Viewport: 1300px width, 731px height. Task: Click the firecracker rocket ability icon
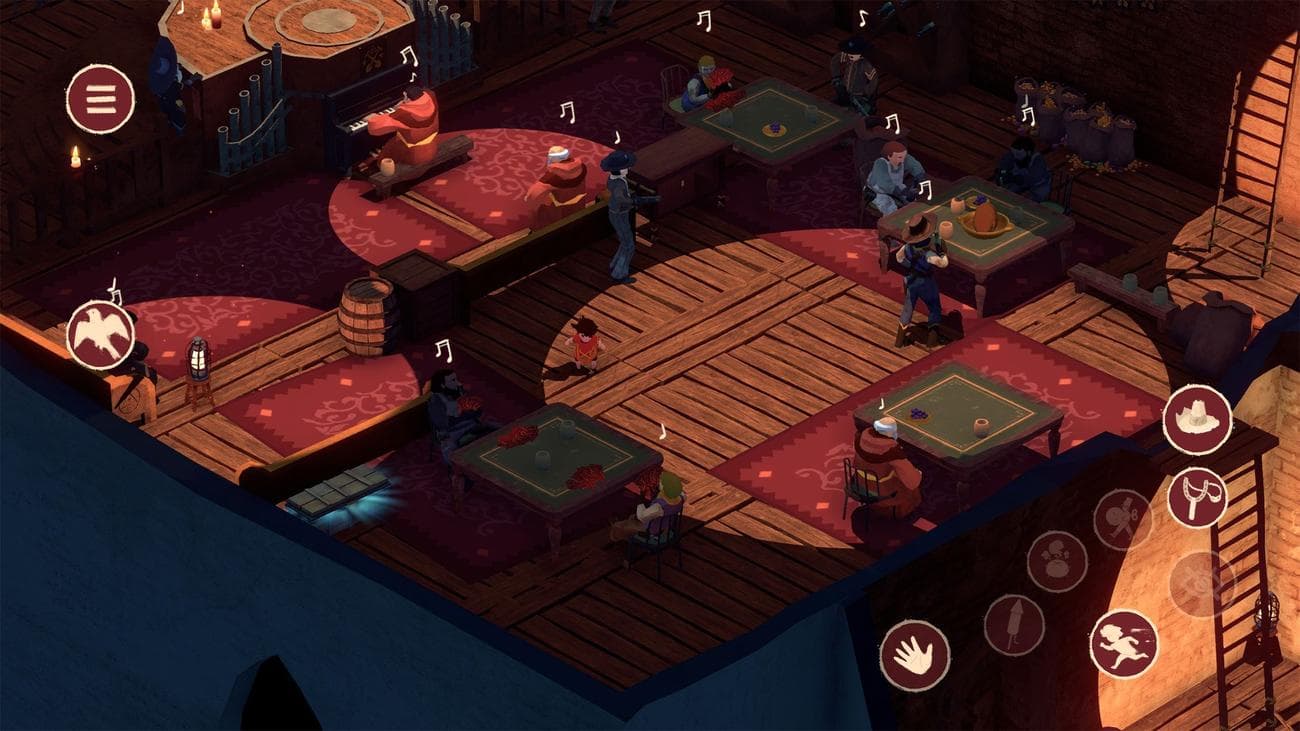pyautogui.click(x=1013, y=623)
